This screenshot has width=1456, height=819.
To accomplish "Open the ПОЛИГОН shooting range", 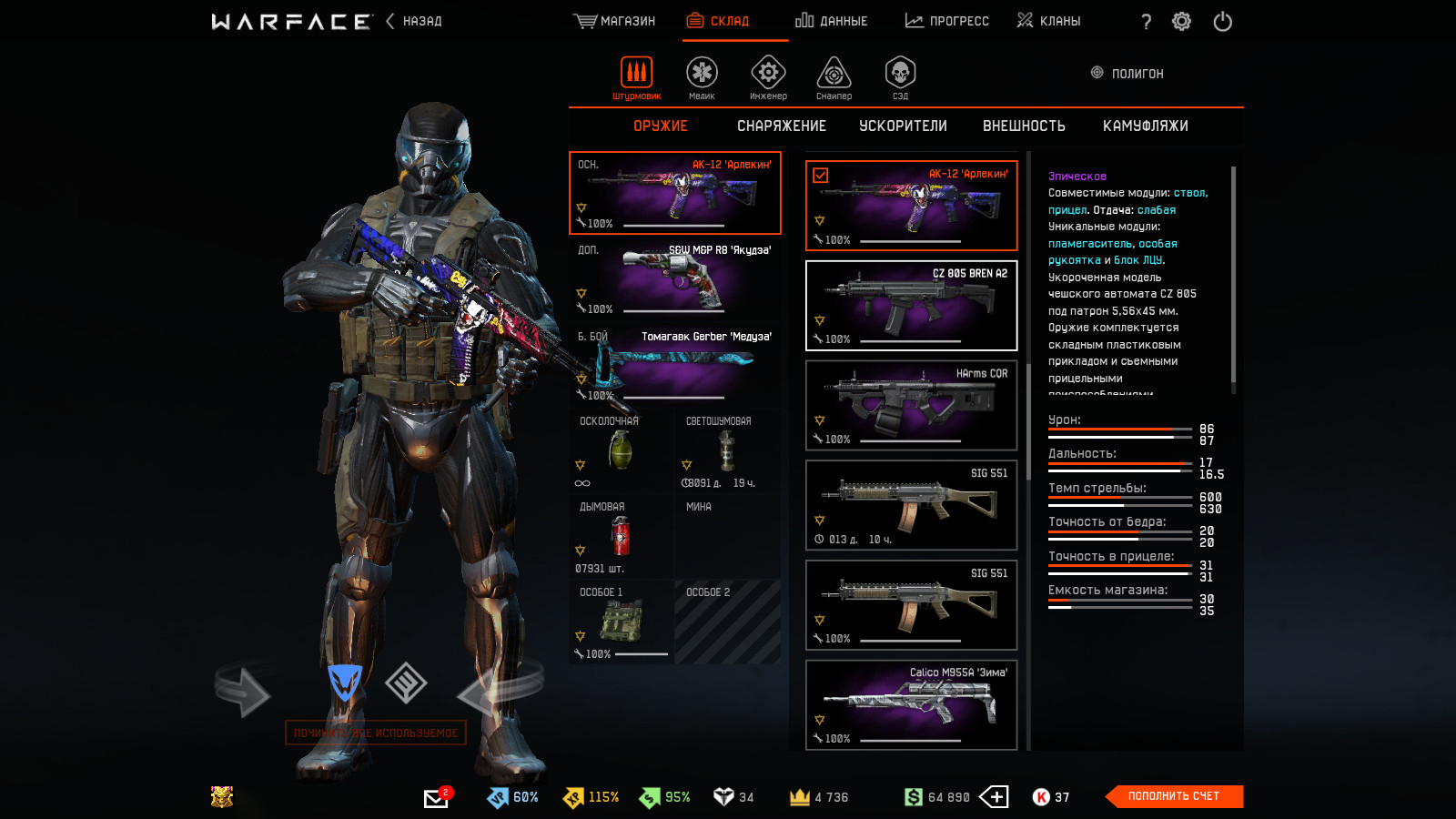I will pos(1127,73).
